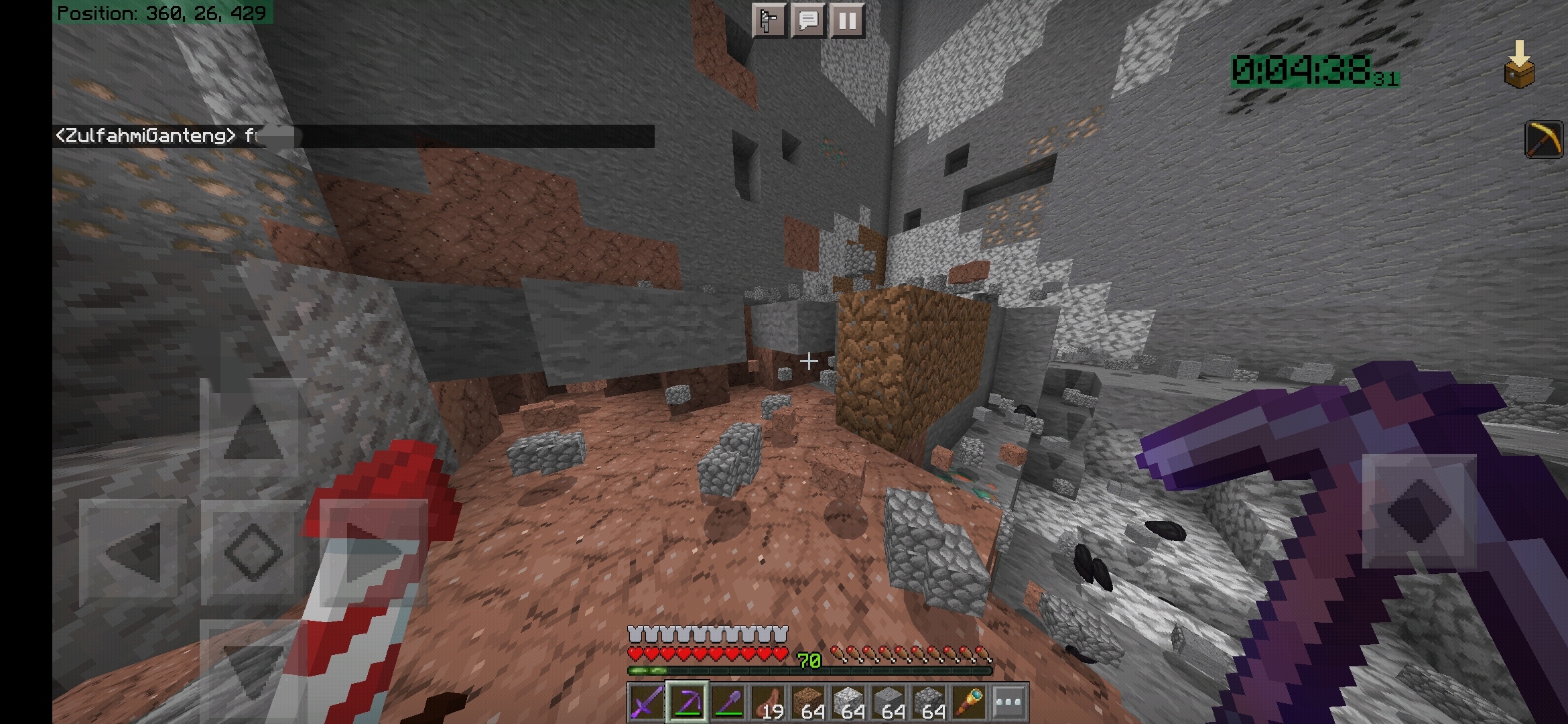
Task: Tap the diamond jump button on the right
Action: click(x=1419, y=511)
